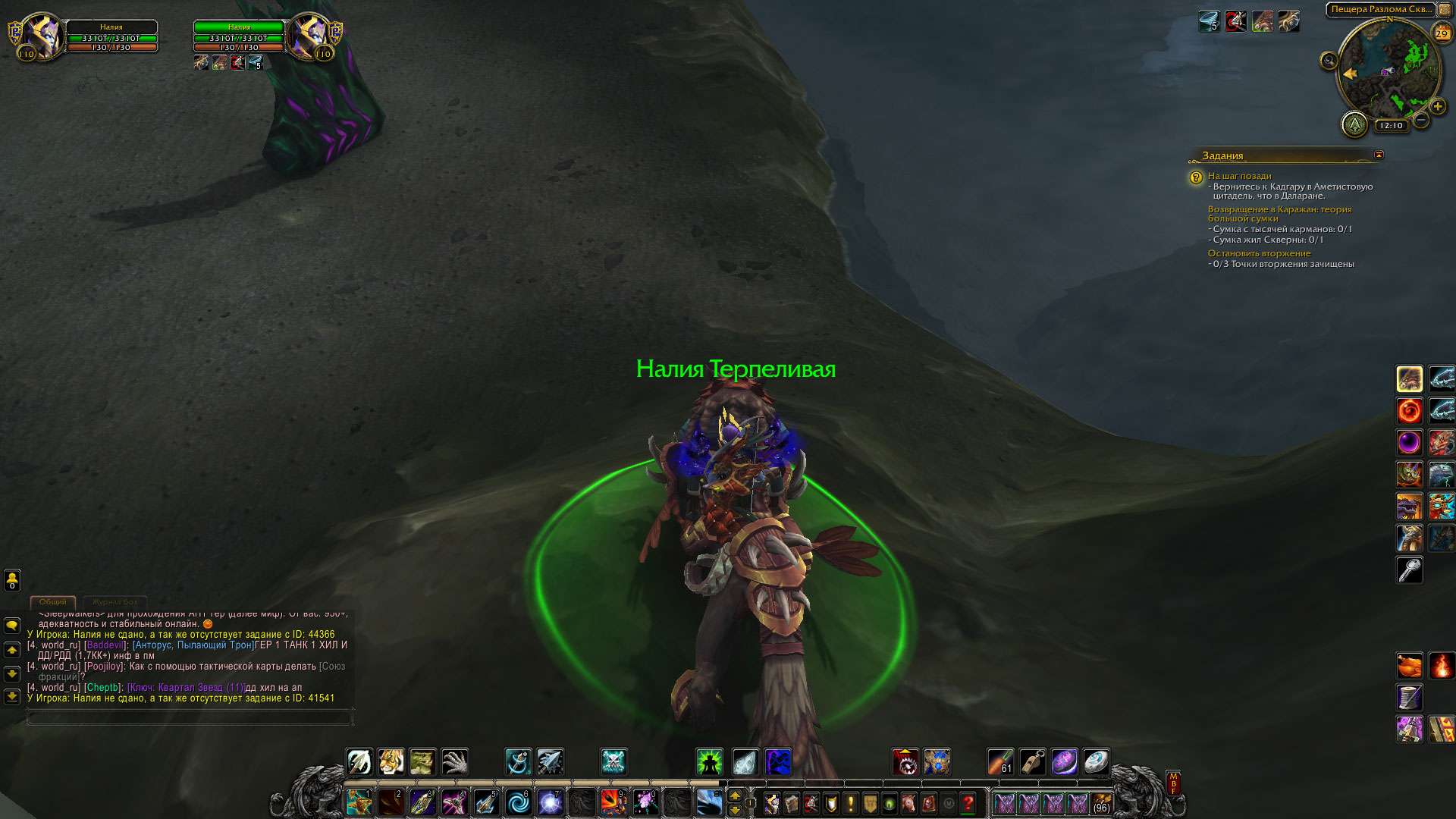Select the Остановить вторжение quest
The height and width of the screenshot is (819, 1456).
coord(1259,253)
